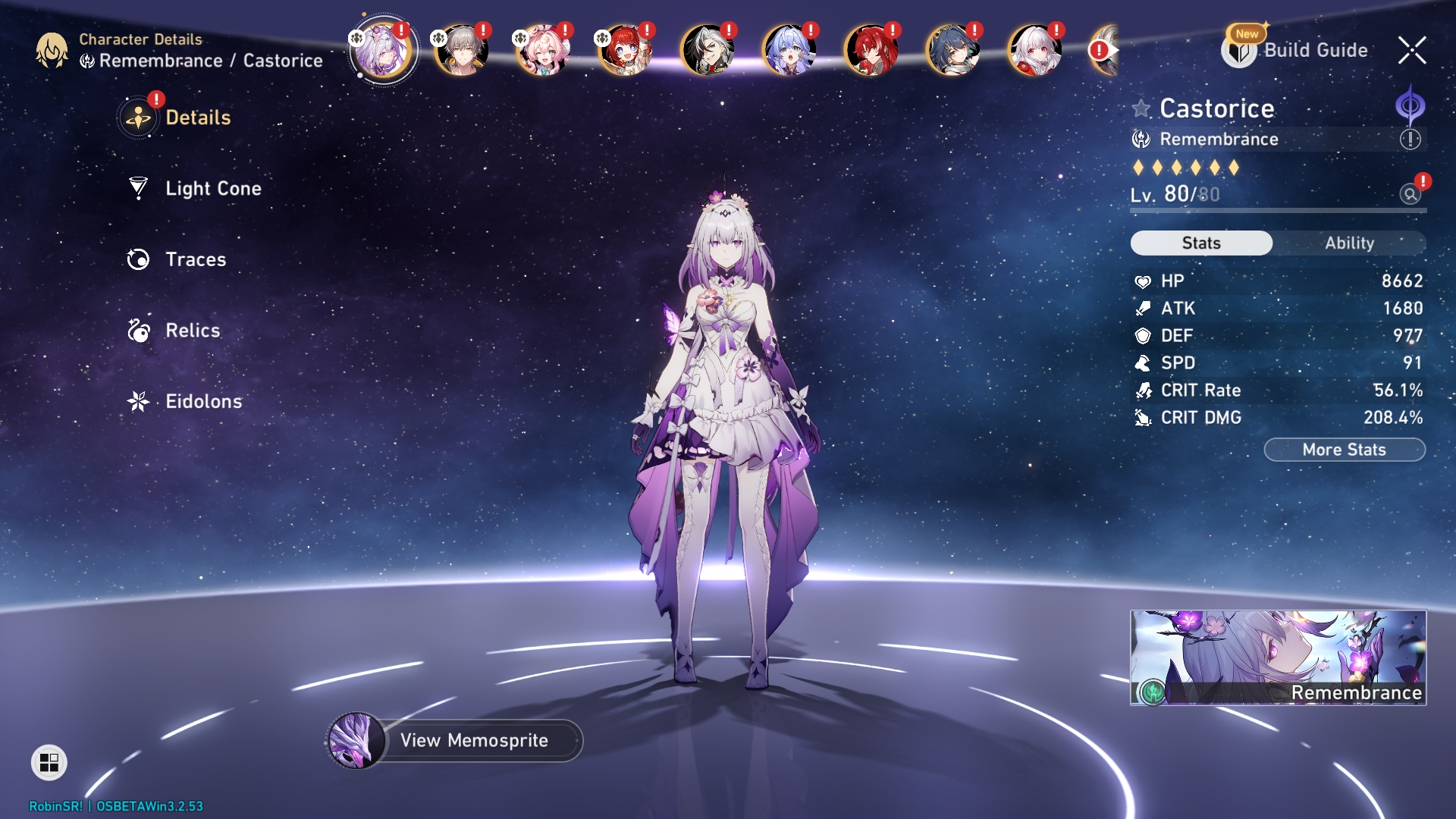
Task: Open the Remembrance path artwork thumbnail
Action: pyautogui.click(x=1278, y=657)
